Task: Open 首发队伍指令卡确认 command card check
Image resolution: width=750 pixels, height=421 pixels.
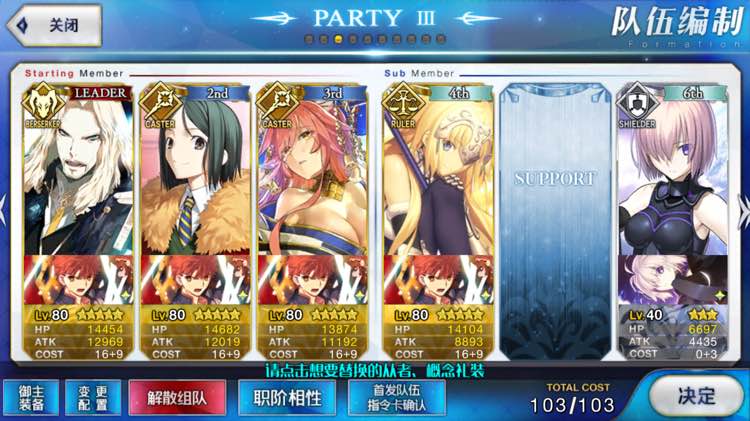Action: tap(396, 397)
